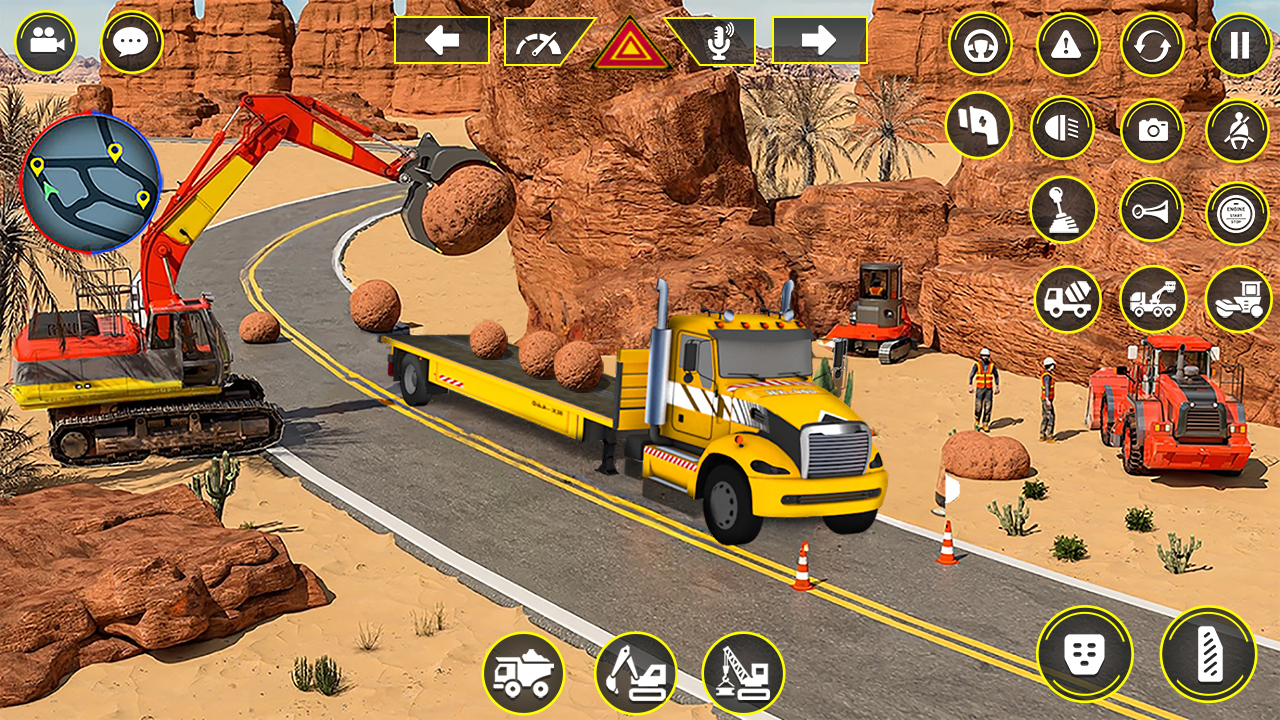Screen dimensions: 1280x720
Task: Activate the microphone button
Action: point(714,42)
